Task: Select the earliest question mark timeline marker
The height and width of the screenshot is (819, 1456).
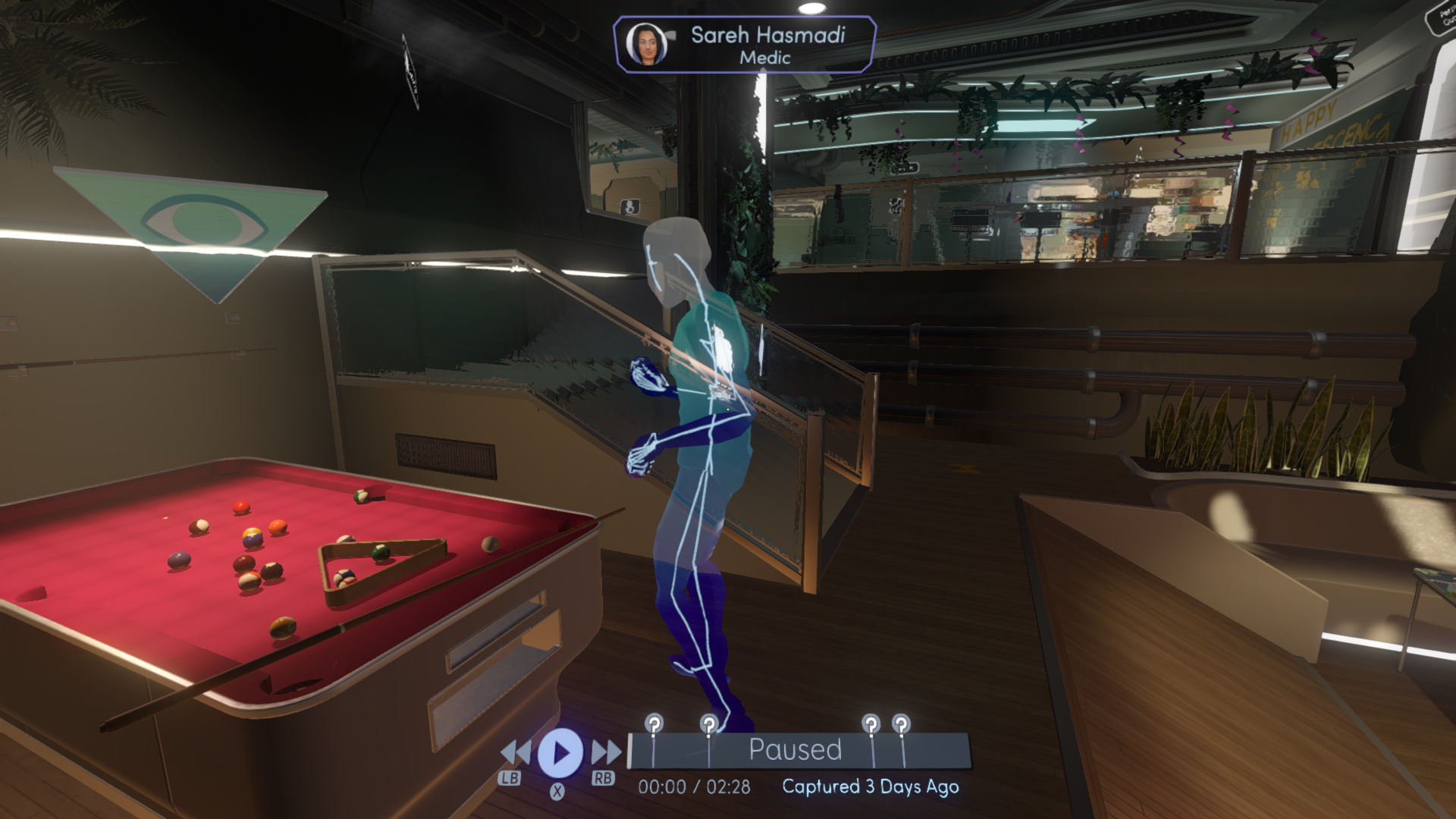Action: pyautogui.click(x=654, y=724)
